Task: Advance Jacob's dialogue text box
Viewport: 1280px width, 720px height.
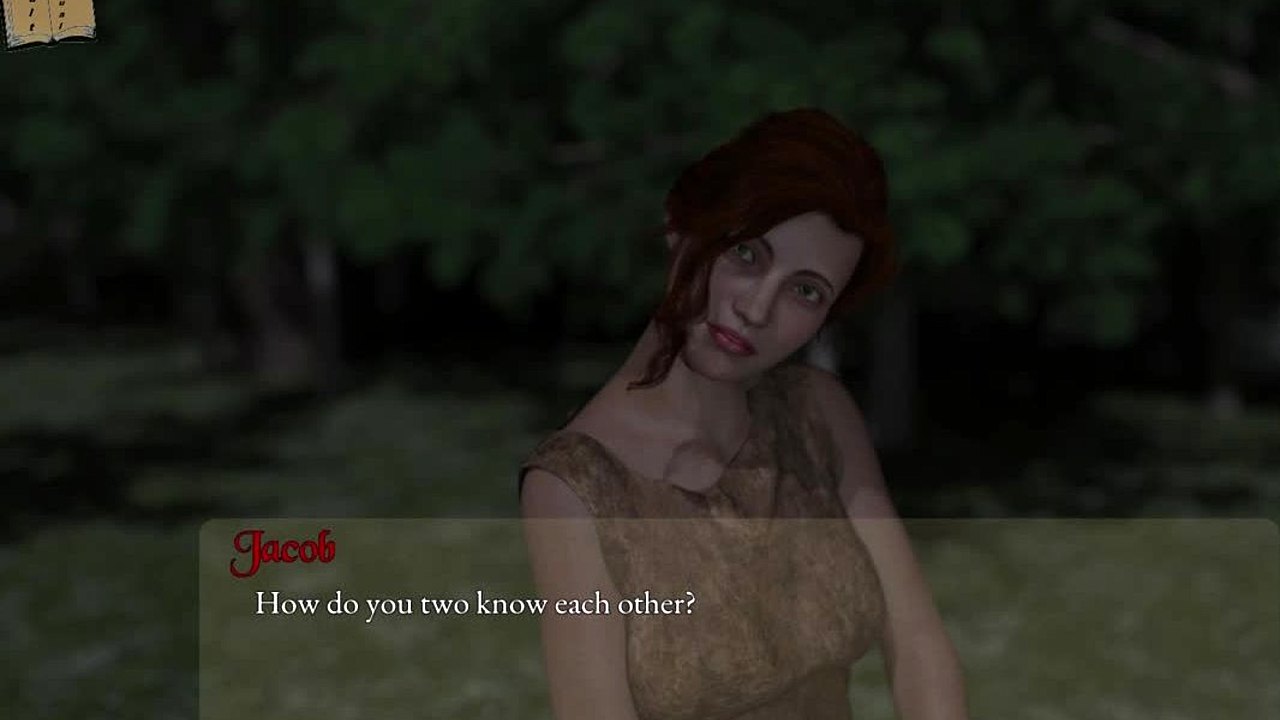Action: click(738, 618)
